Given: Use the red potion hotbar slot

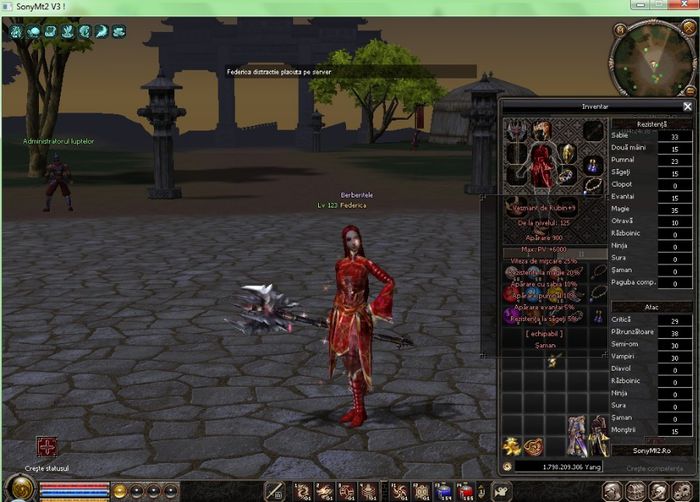Looking at the screenshot, I should coord(466,491).
